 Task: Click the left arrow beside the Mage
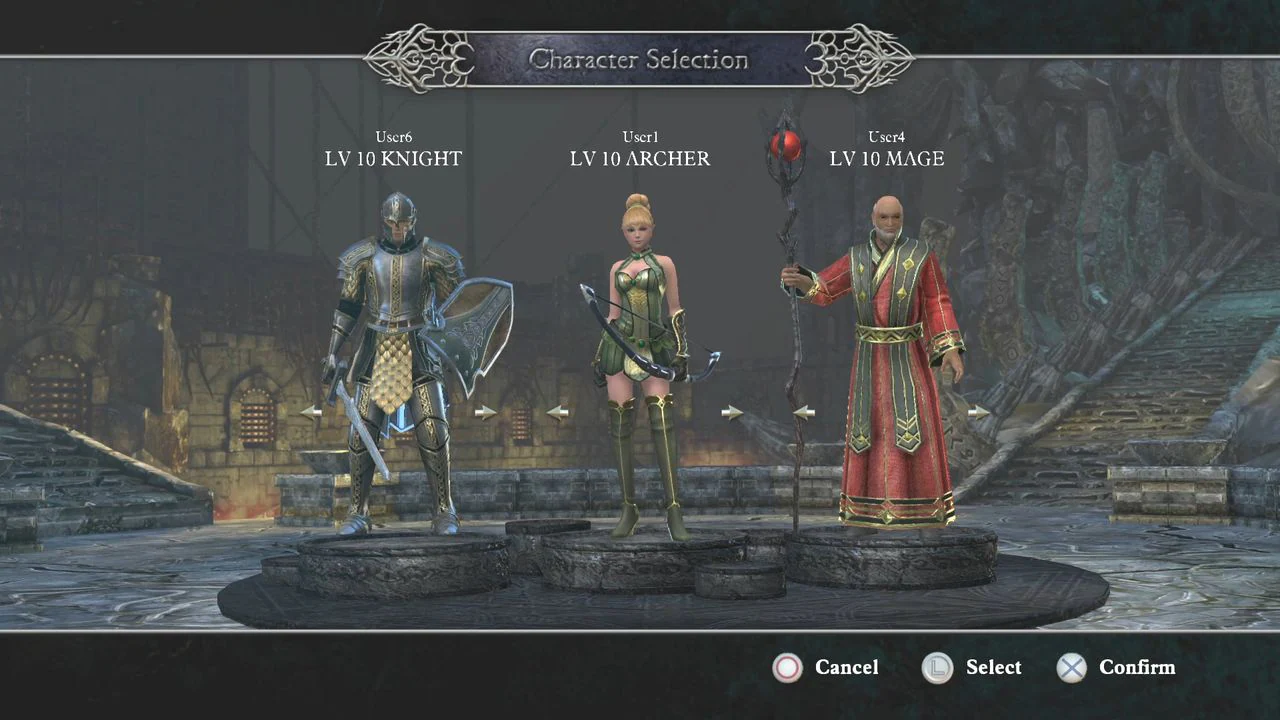(804, 411)
